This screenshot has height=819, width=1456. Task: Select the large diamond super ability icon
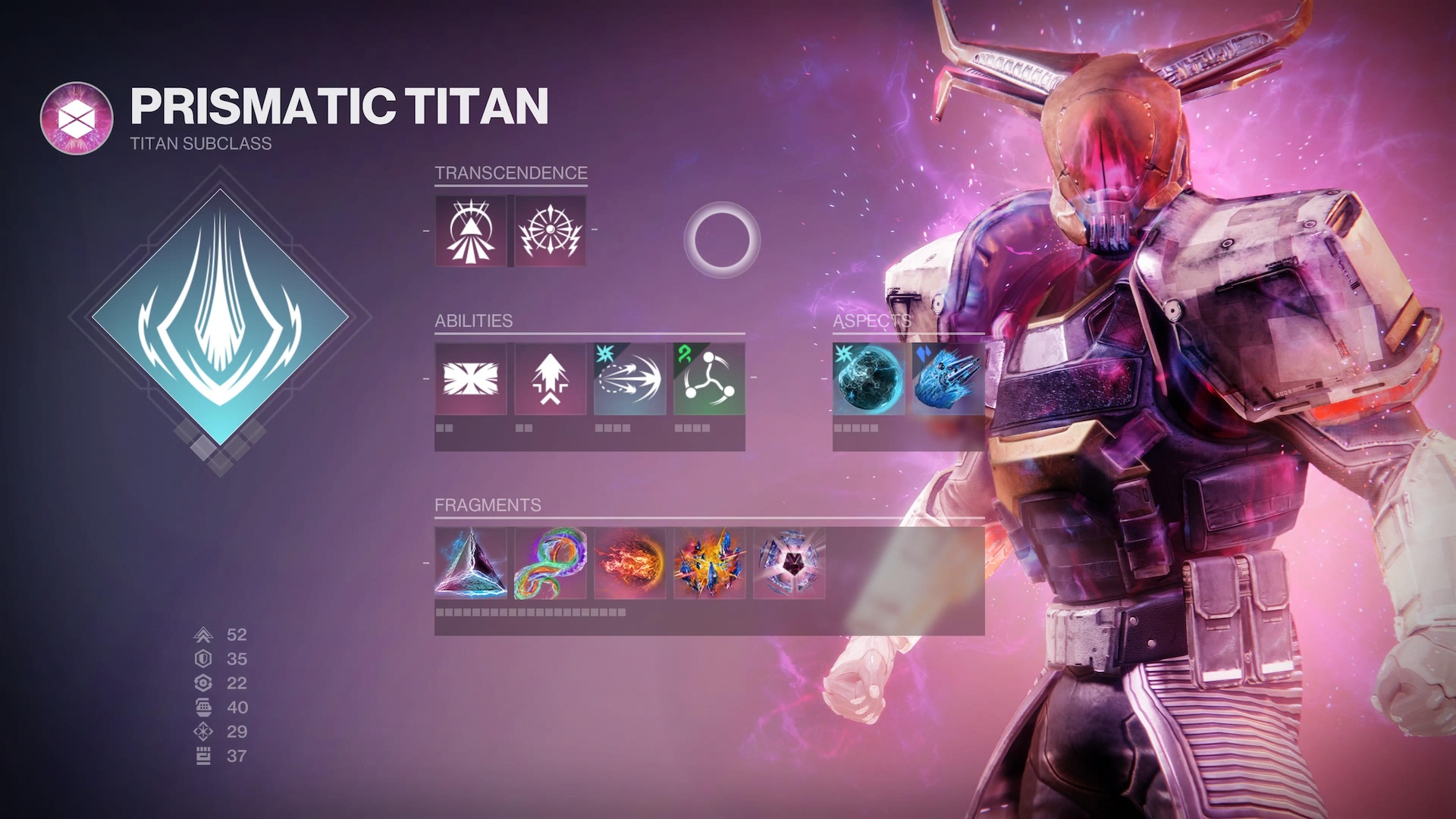point(220,317)
